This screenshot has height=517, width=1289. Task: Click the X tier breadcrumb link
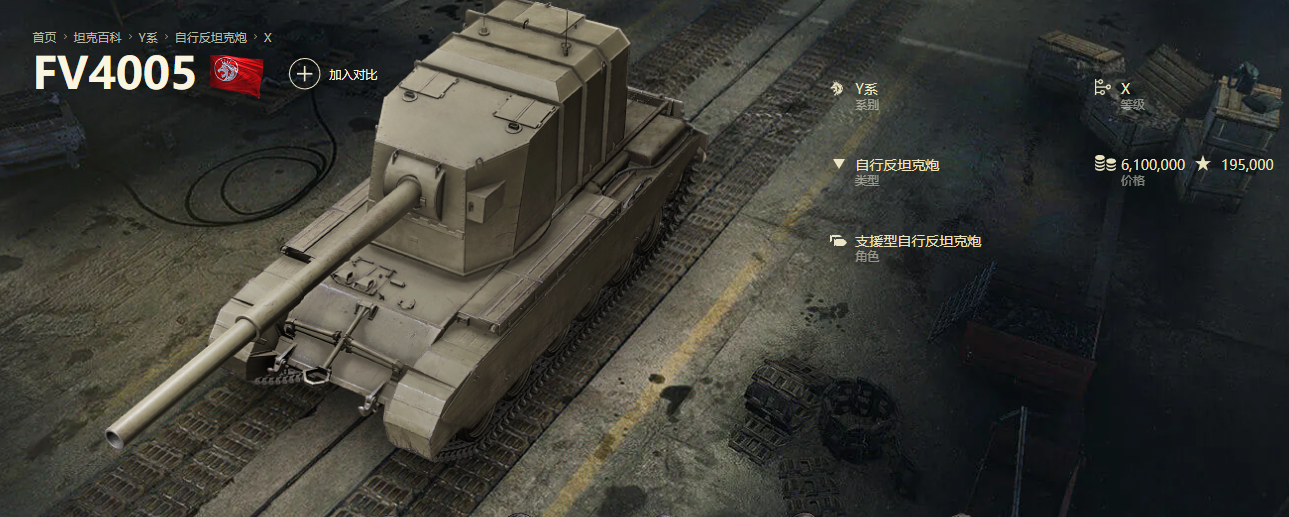tap(267, 37)
